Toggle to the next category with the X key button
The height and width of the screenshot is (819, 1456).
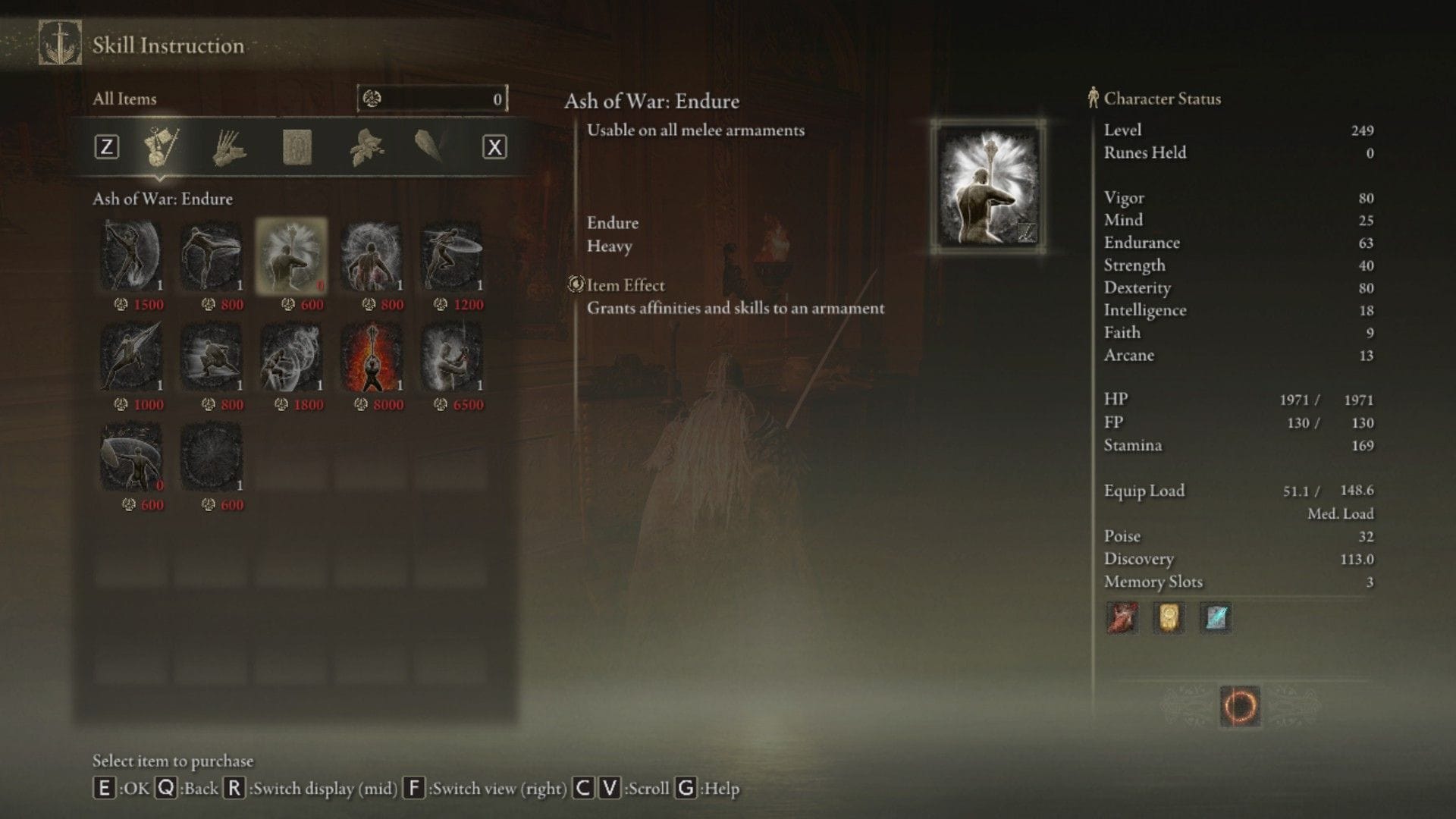[x=494, y=146]
